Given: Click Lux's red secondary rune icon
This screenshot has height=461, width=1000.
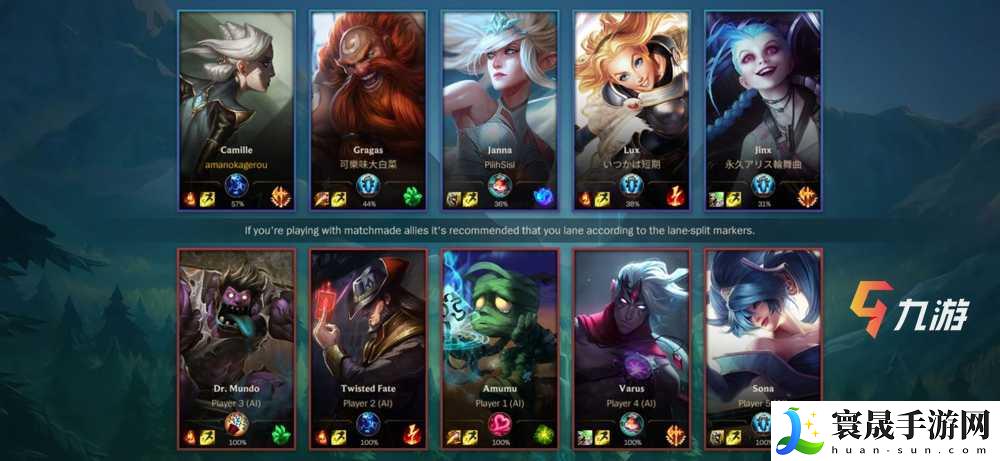Looking at the screenshot, I should click(676, 197).
